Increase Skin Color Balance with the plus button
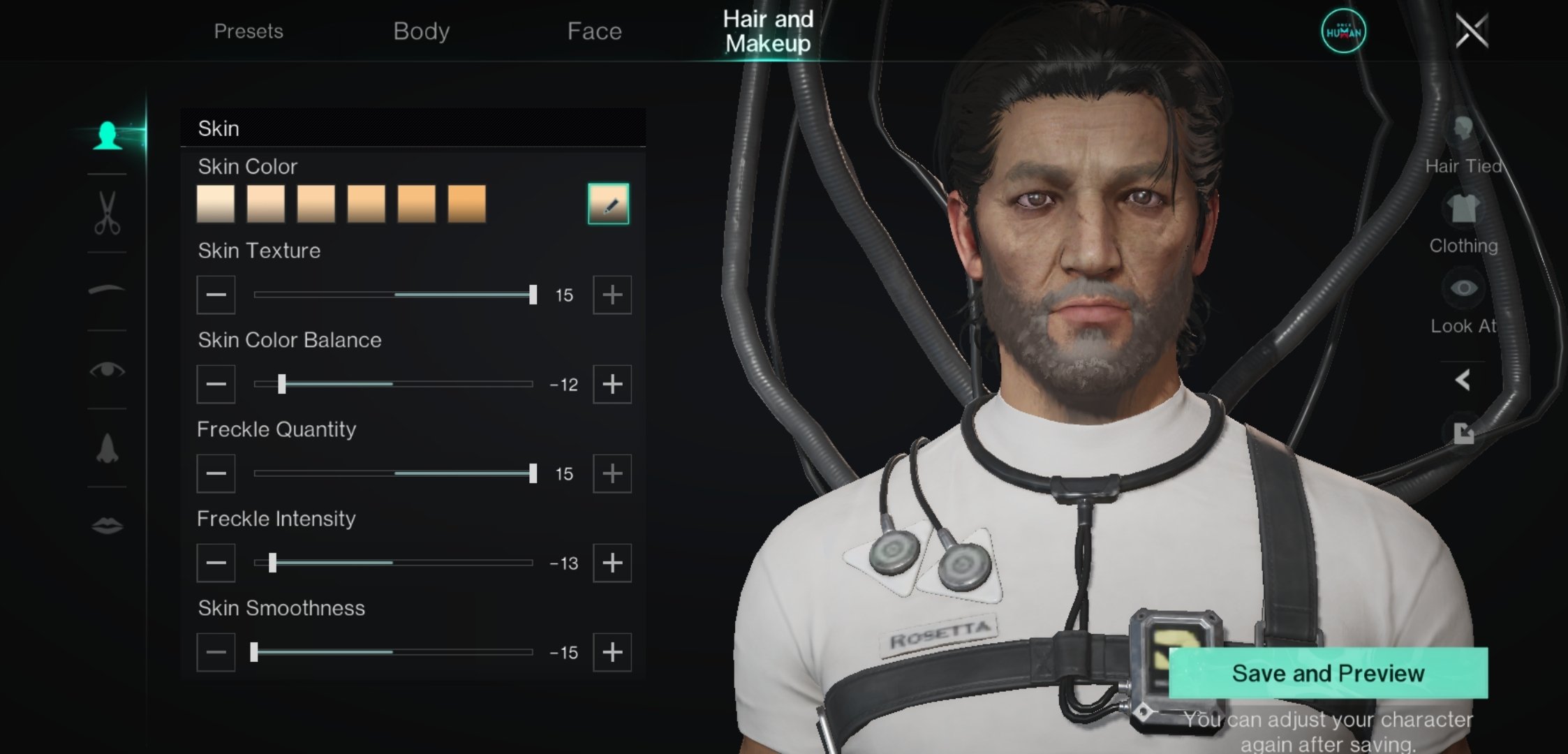1568x754 pixels. (612, 384)
